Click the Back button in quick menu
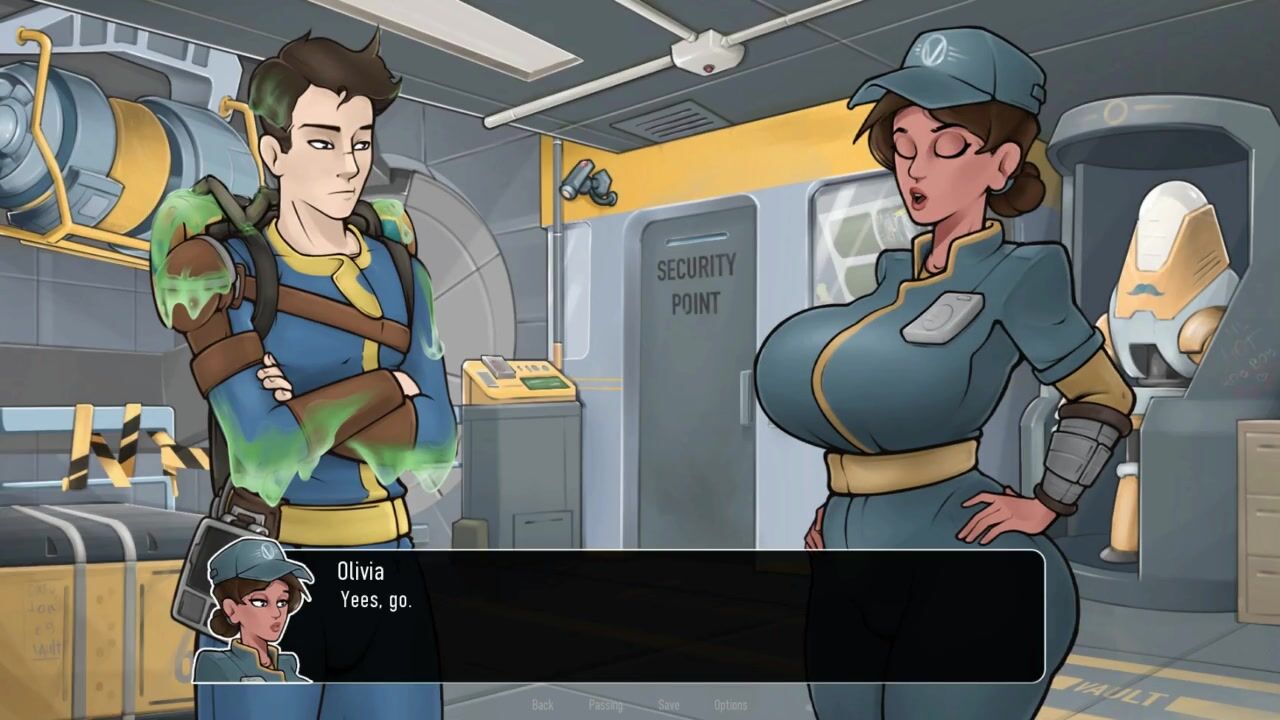 [x=542, y=705]
